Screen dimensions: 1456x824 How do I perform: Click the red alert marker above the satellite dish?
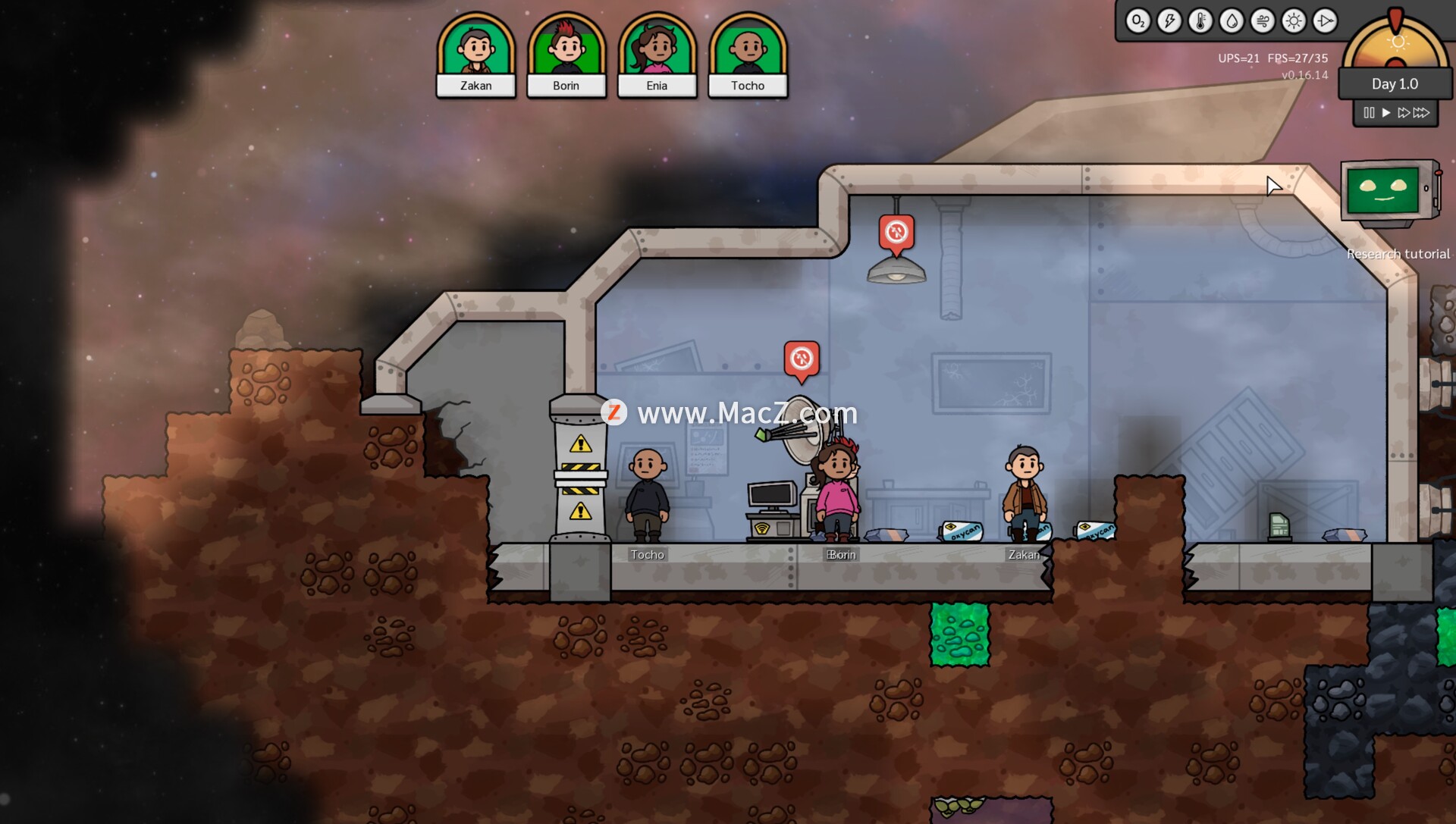pyautogui.click(x=802, y=359)
